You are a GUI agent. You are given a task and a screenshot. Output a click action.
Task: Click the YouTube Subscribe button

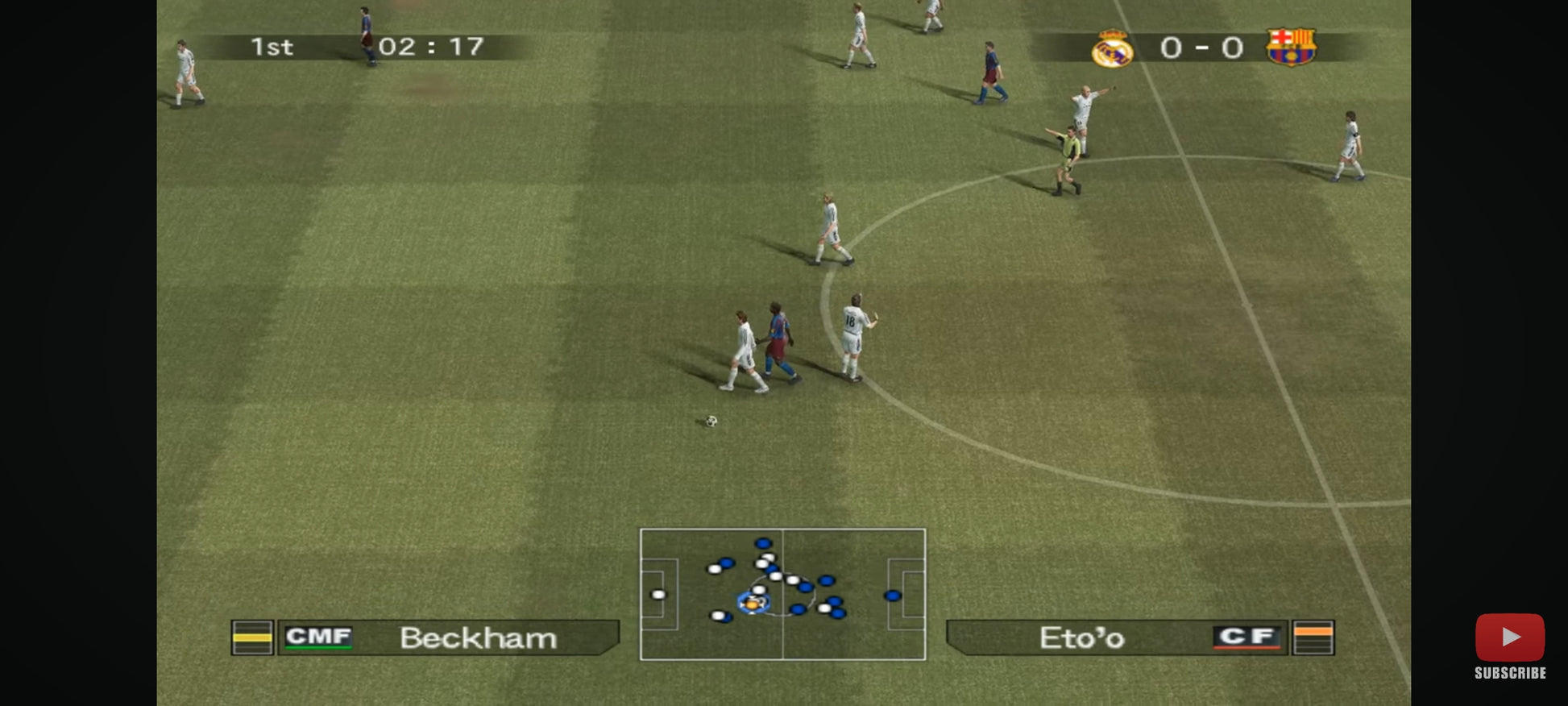click(x=1509, y=646)
